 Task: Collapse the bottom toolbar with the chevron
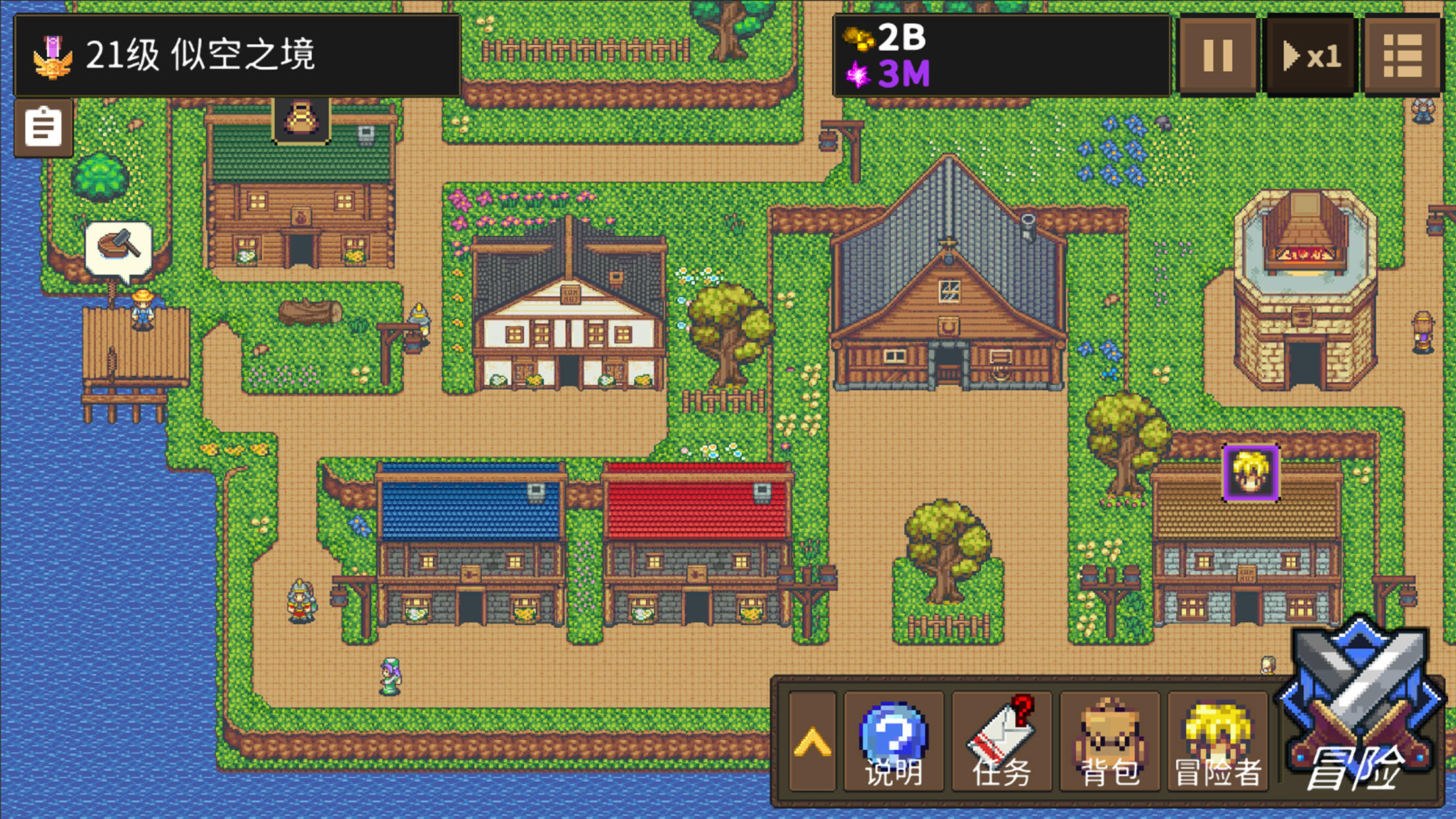pos(812,742)
